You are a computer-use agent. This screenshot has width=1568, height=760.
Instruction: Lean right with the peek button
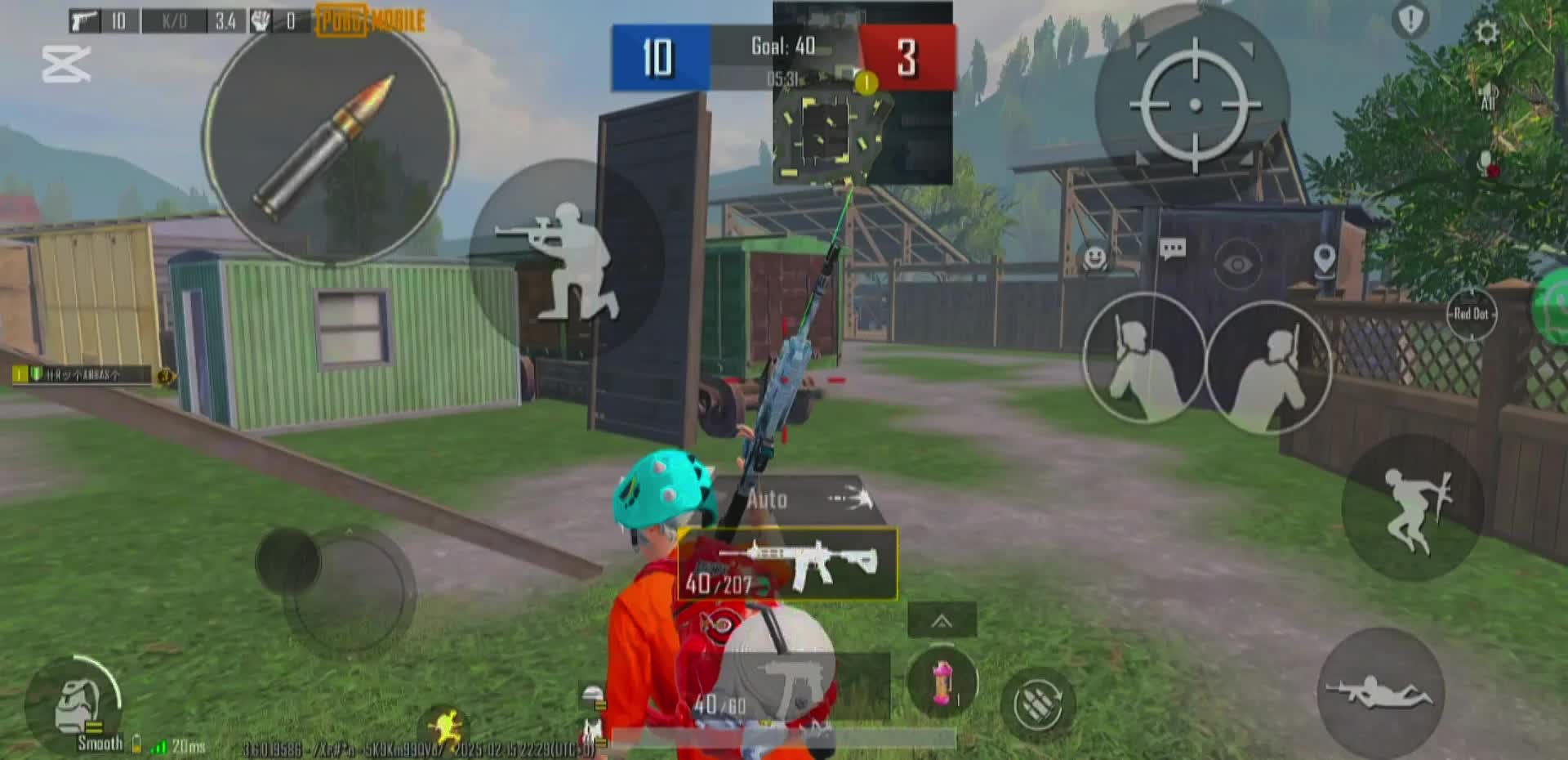1268,367
